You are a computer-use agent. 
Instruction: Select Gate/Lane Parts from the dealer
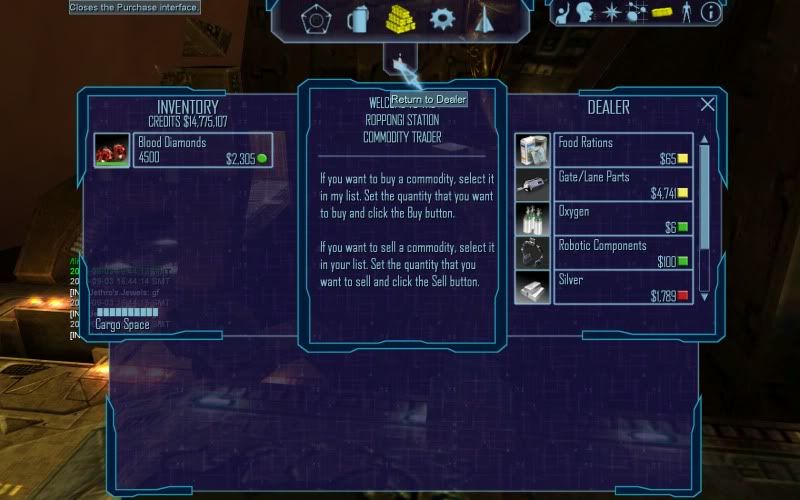pos(605,184)
